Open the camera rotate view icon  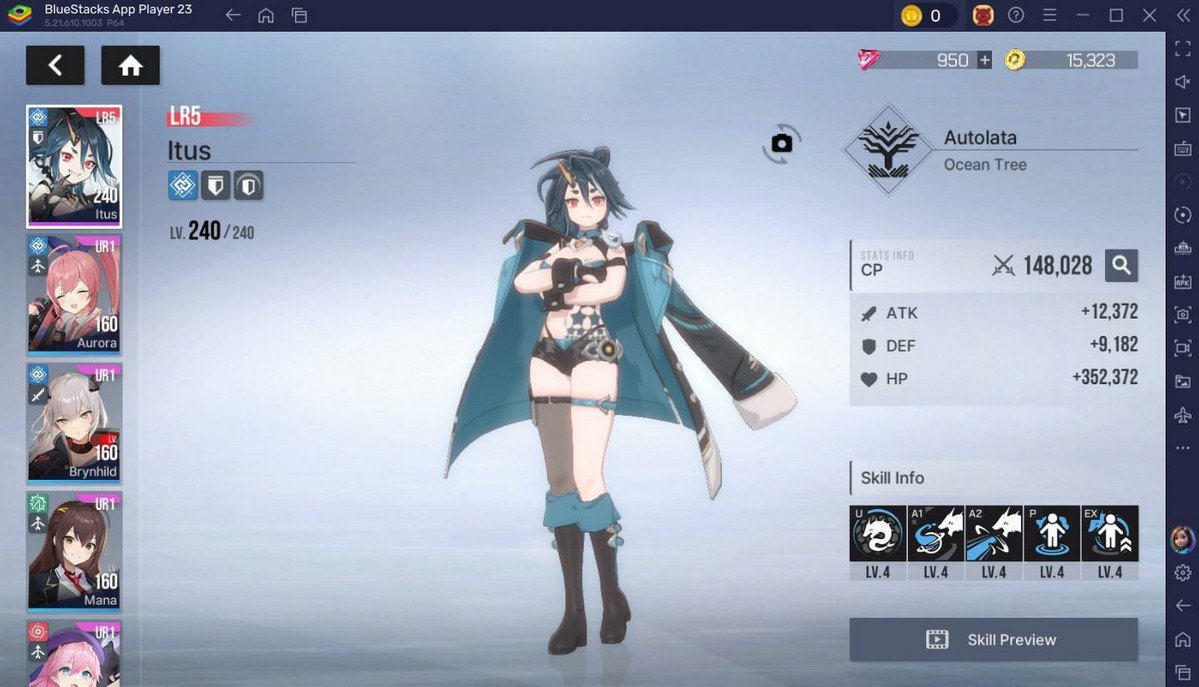pos(781,144)
